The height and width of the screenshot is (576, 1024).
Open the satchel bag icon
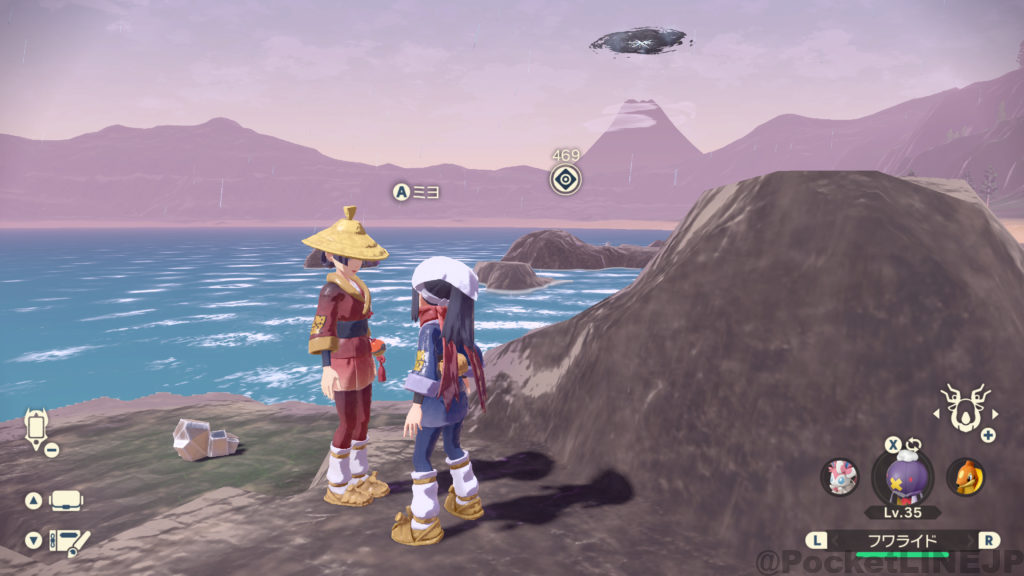pos(66,500)
